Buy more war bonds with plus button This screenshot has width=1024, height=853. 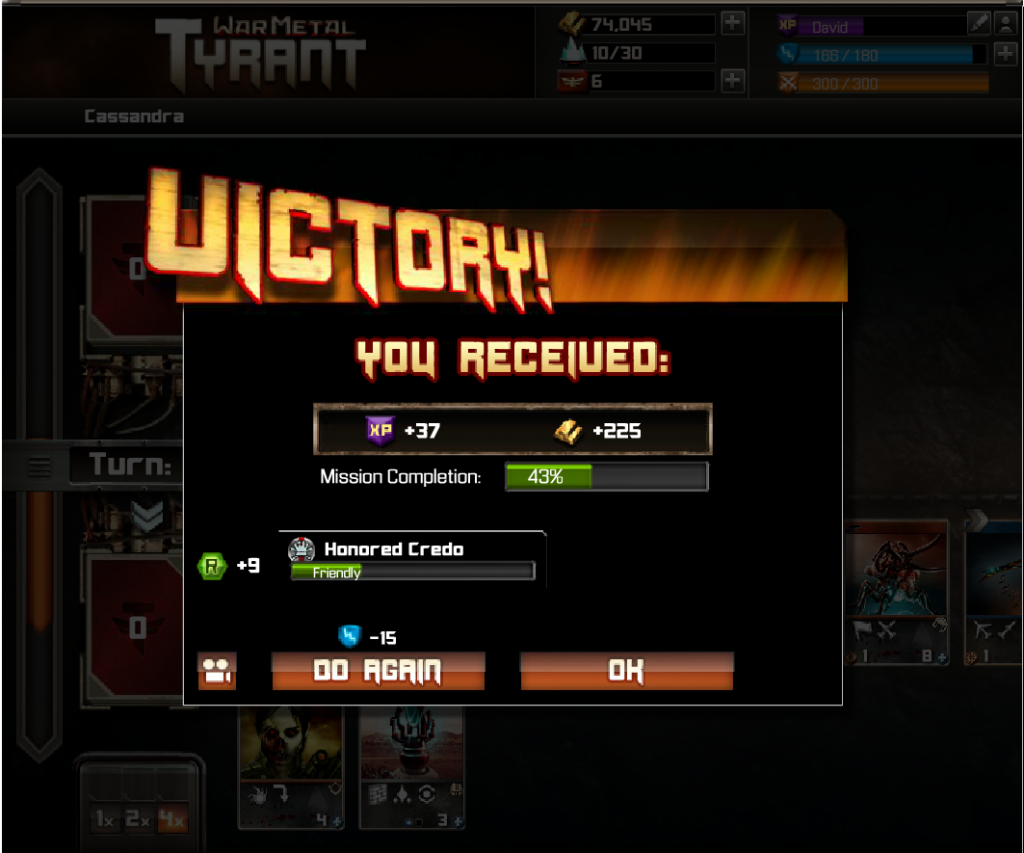coord(733,81)
